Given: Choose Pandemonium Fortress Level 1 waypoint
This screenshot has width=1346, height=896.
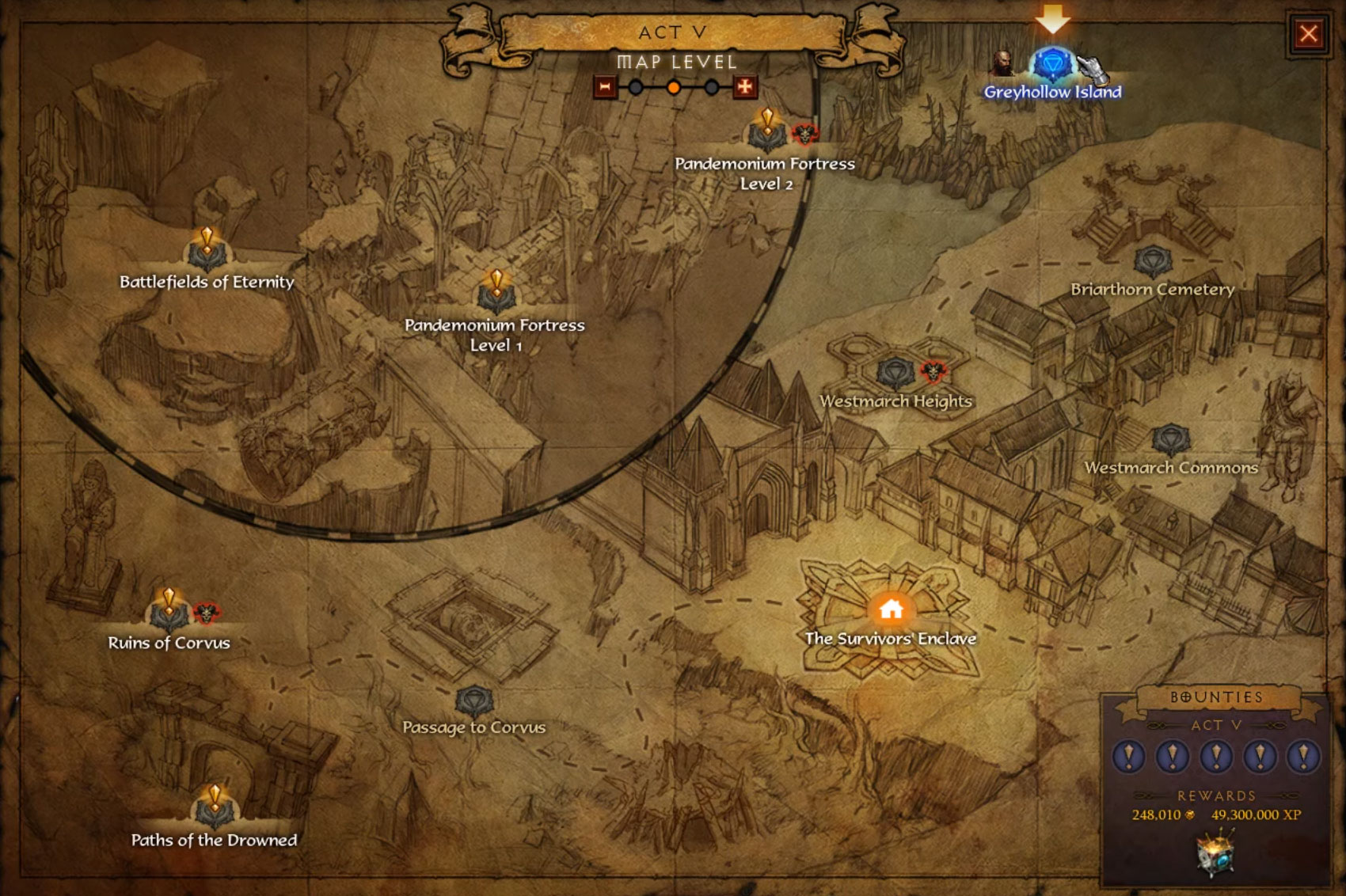Looking at the screenshot, I should (496, 295).
